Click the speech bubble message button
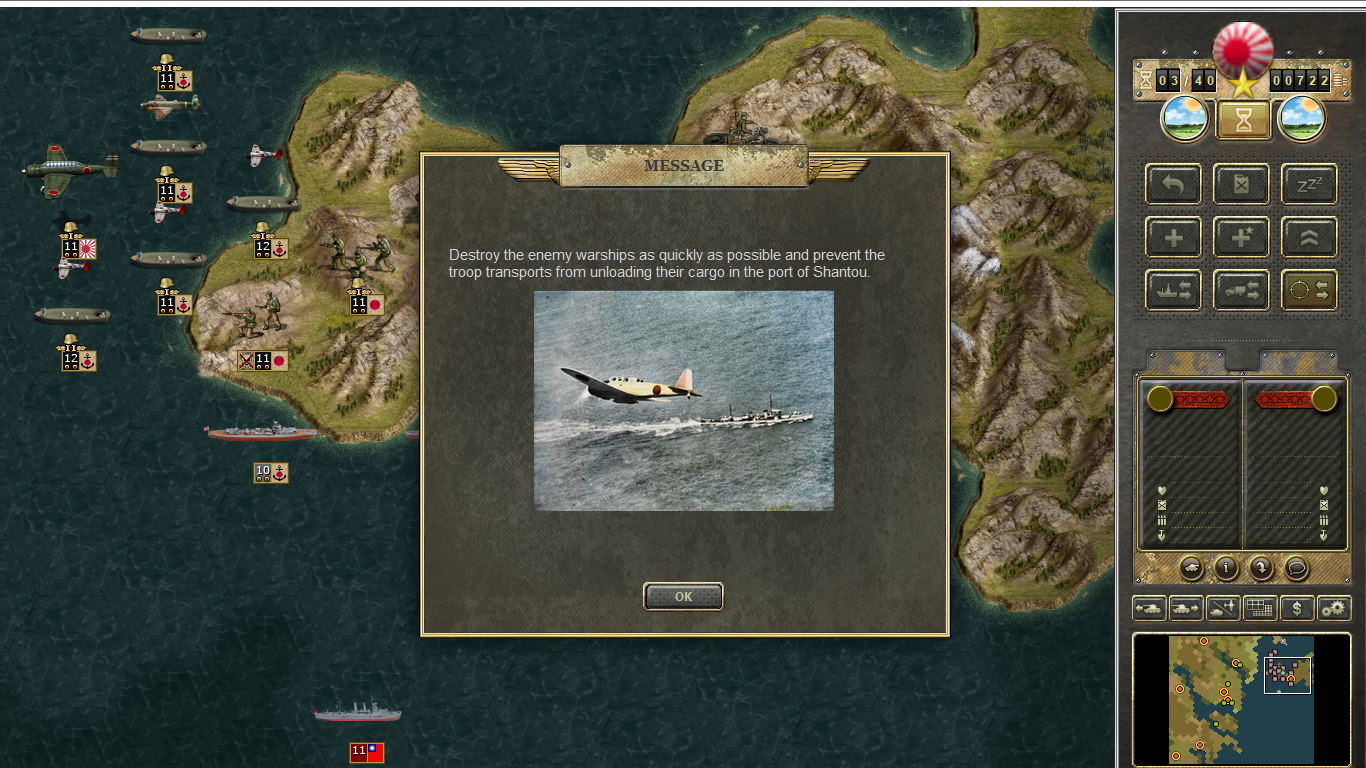 coord(1296,568)
